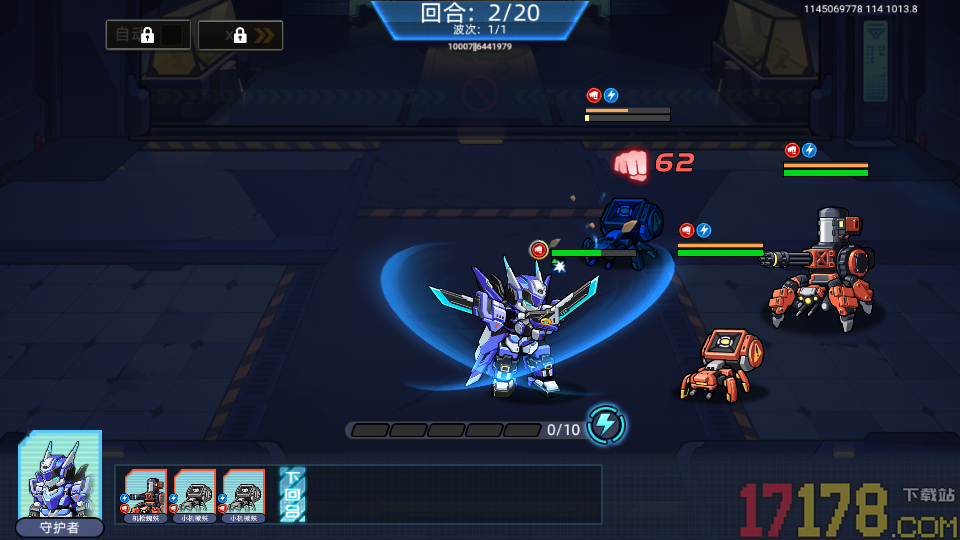The width and height of the screenshot is (960, 540).
Task: Toggle the locked 自动 auto-battle button
Action: coord(148,35)
